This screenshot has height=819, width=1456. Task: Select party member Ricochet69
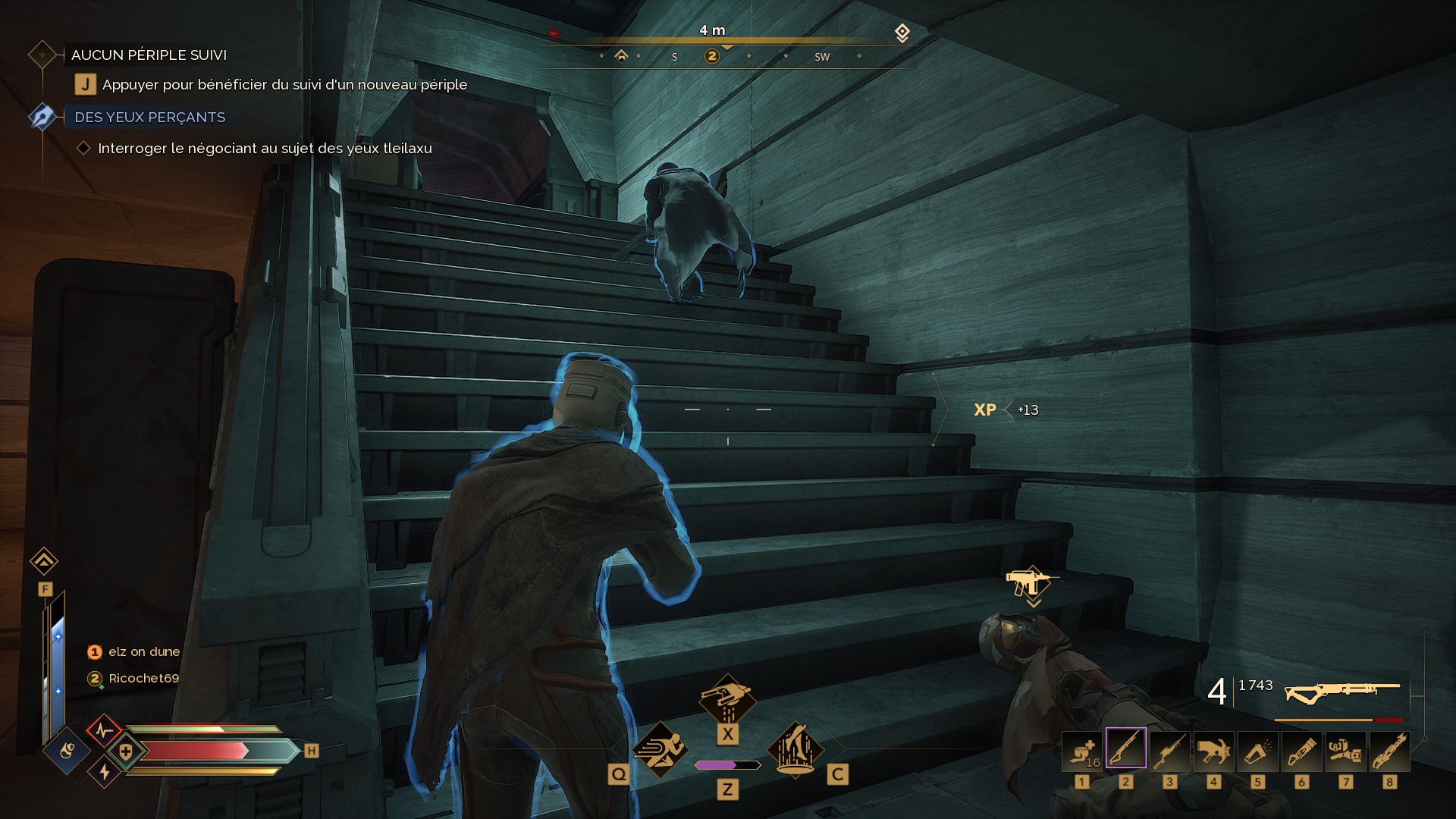pyautogui.click(x=143, y=678)
